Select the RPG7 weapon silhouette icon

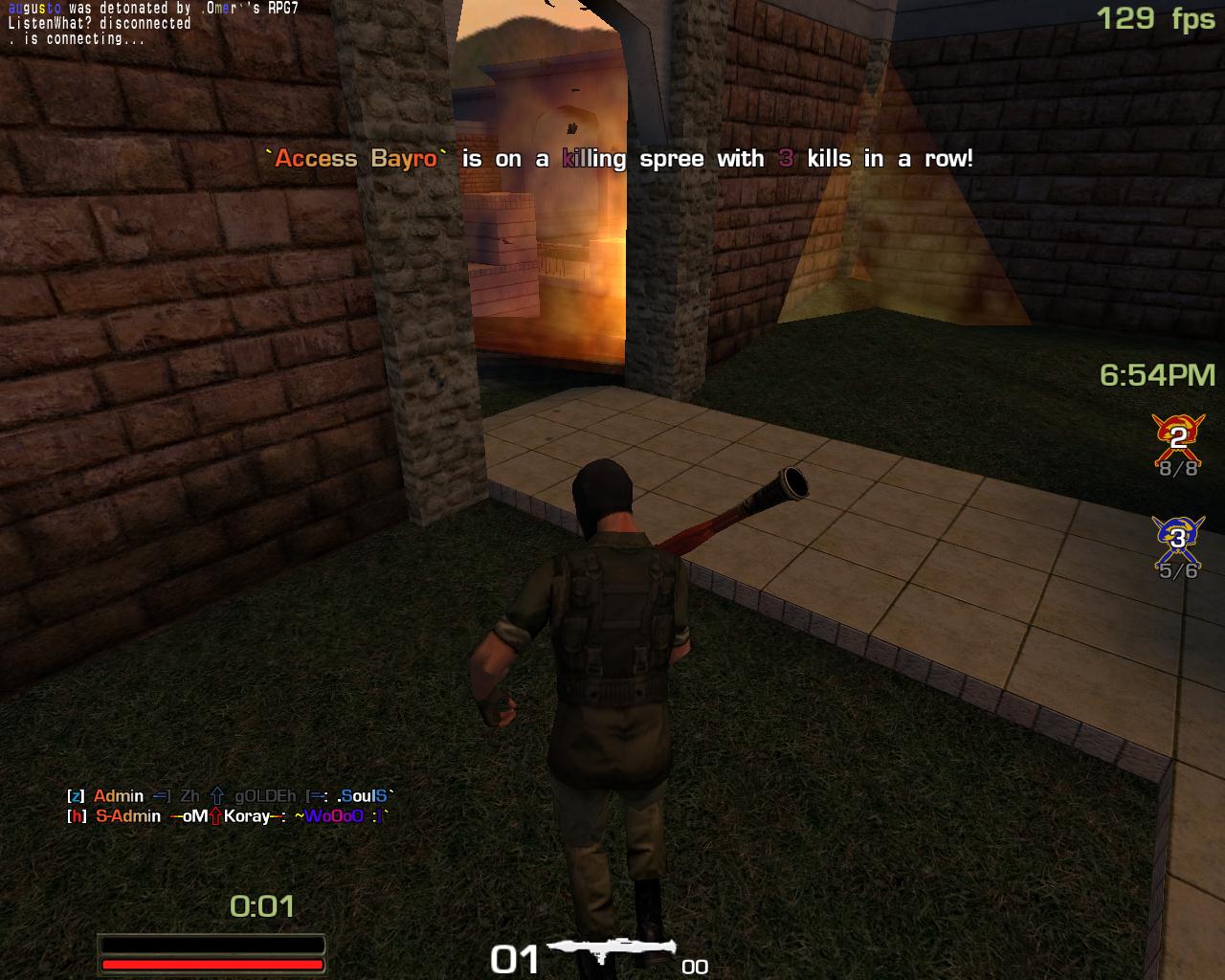(609, 950)
